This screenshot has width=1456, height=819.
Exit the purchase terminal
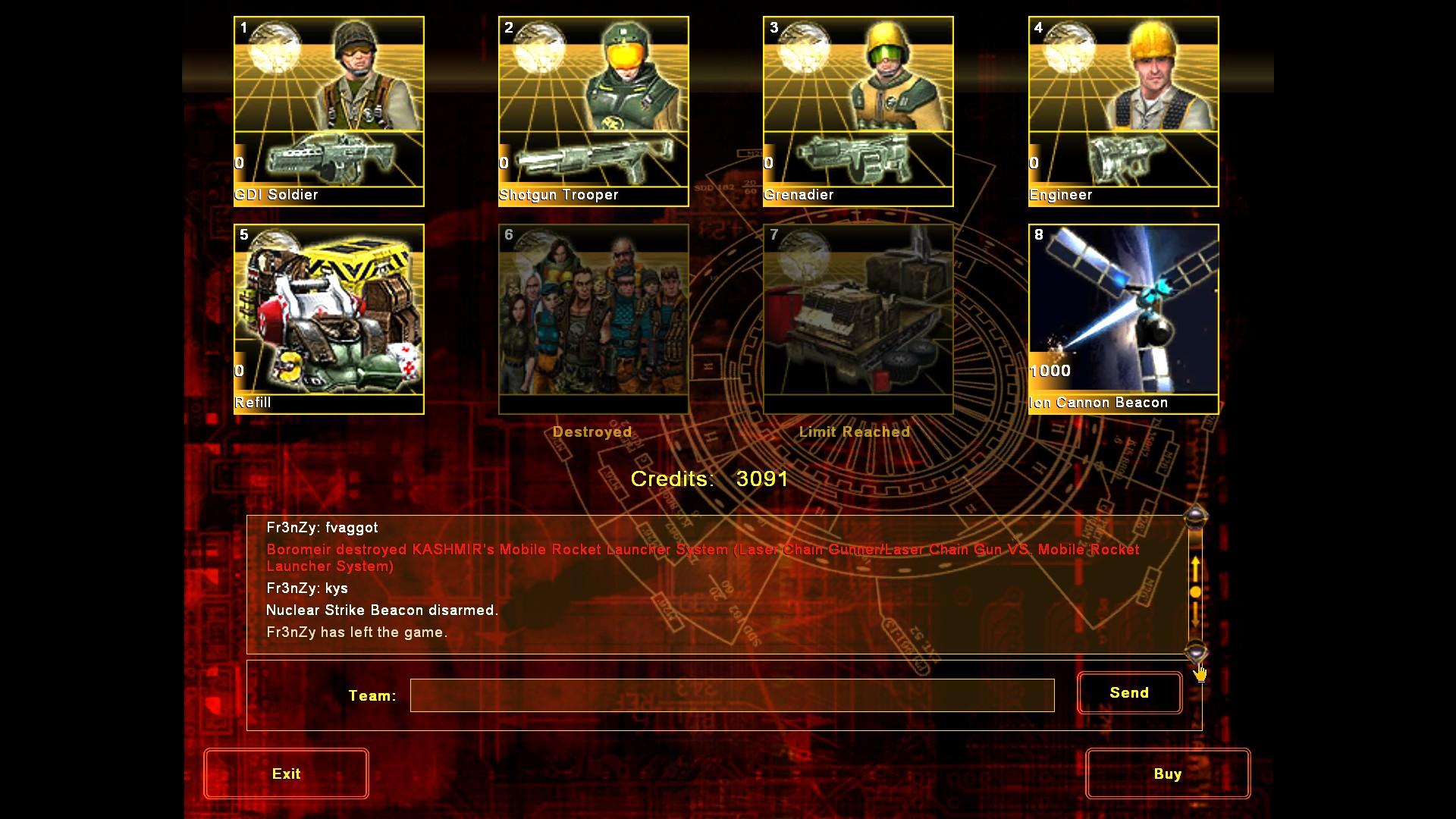[286, 773]
